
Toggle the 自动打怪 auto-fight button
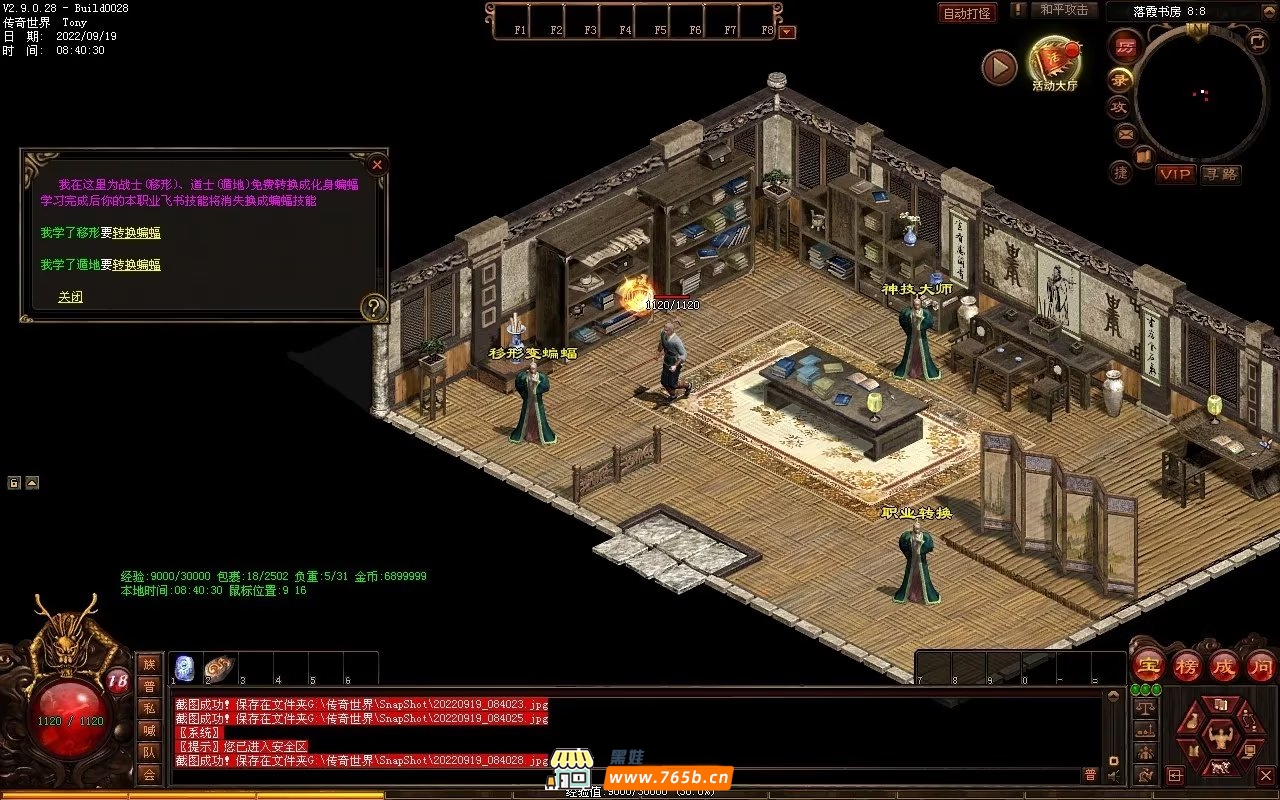coord(967,14)
